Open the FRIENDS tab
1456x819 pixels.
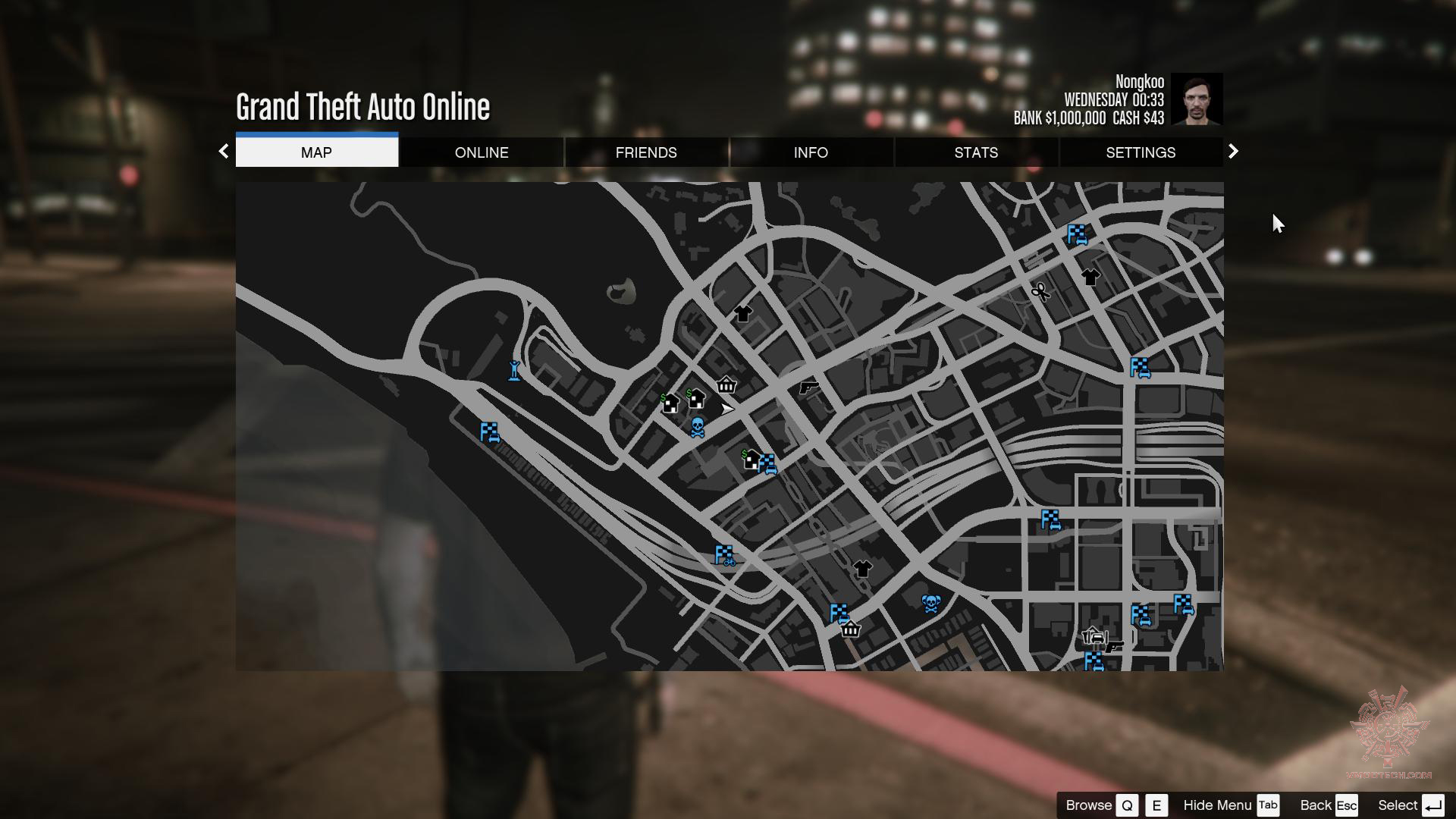(x=646, y=152)
